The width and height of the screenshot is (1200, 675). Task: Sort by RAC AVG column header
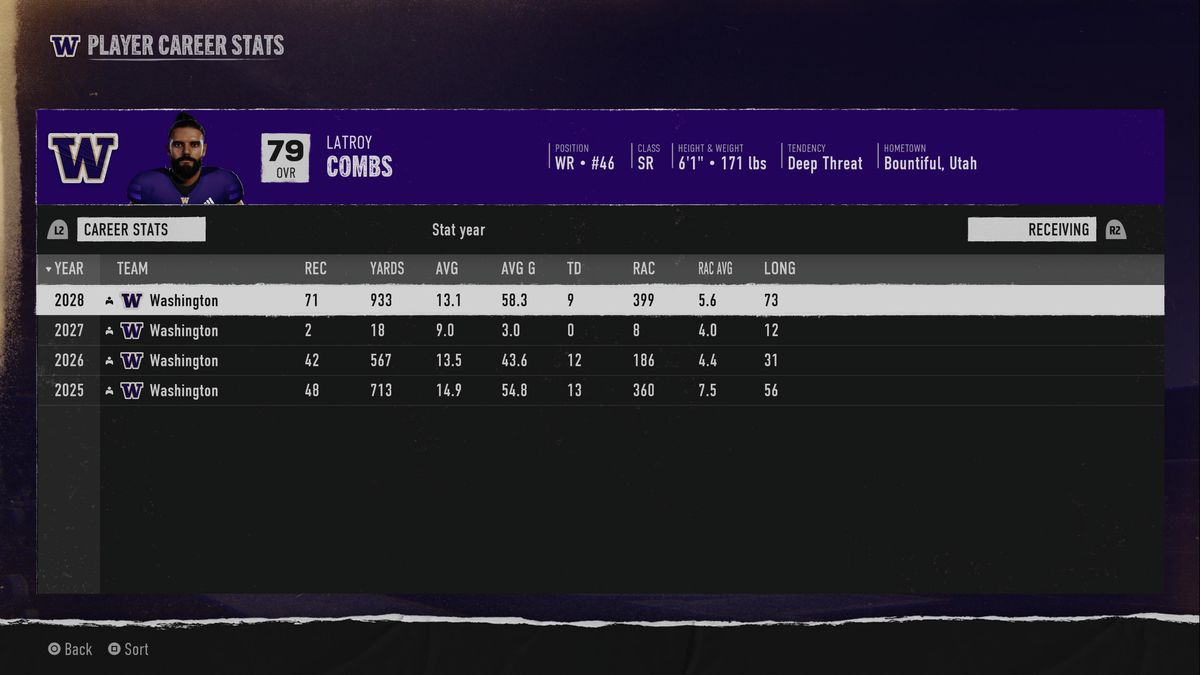(x=715, y=268)
